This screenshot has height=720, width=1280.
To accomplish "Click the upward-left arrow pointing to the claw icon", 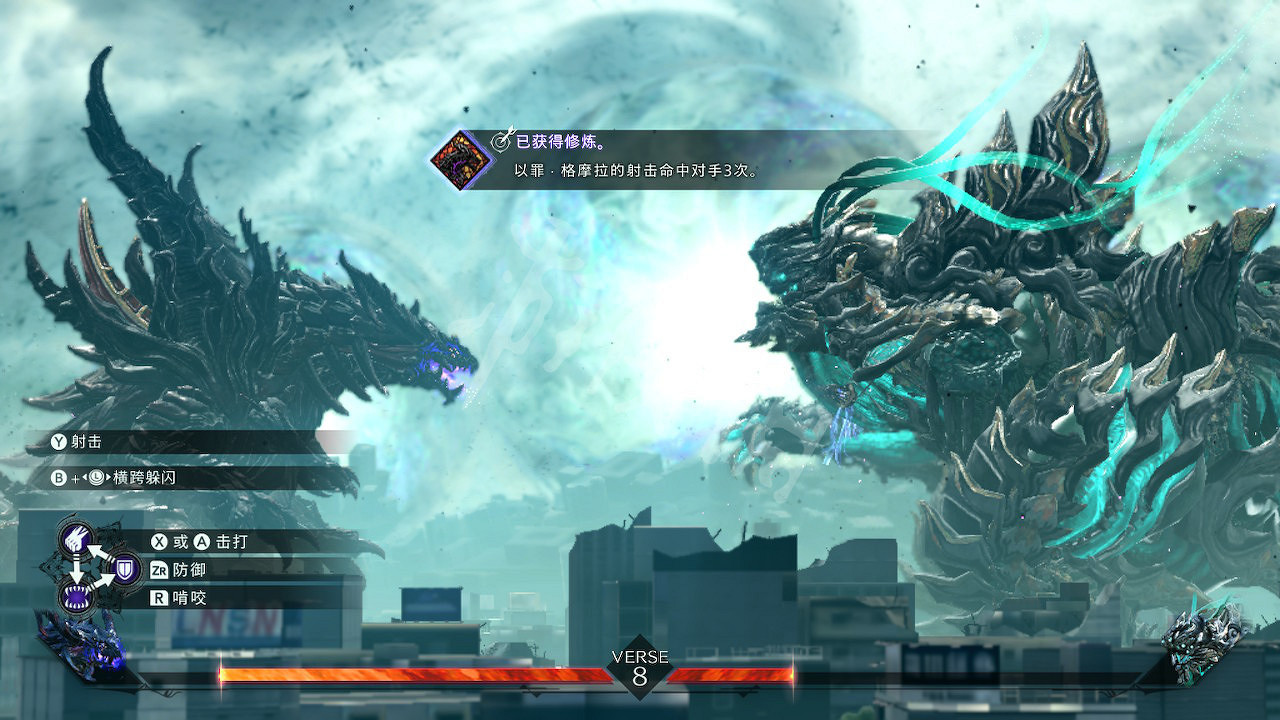I will tap(95, 550).
